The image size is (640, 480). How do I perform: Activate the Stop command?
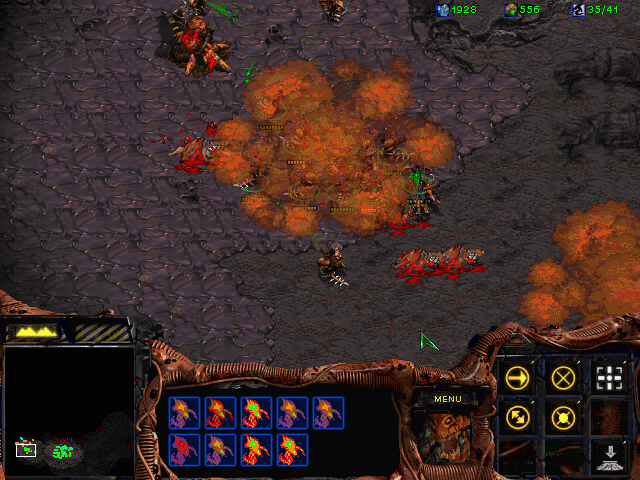click(x=563, y=378)
